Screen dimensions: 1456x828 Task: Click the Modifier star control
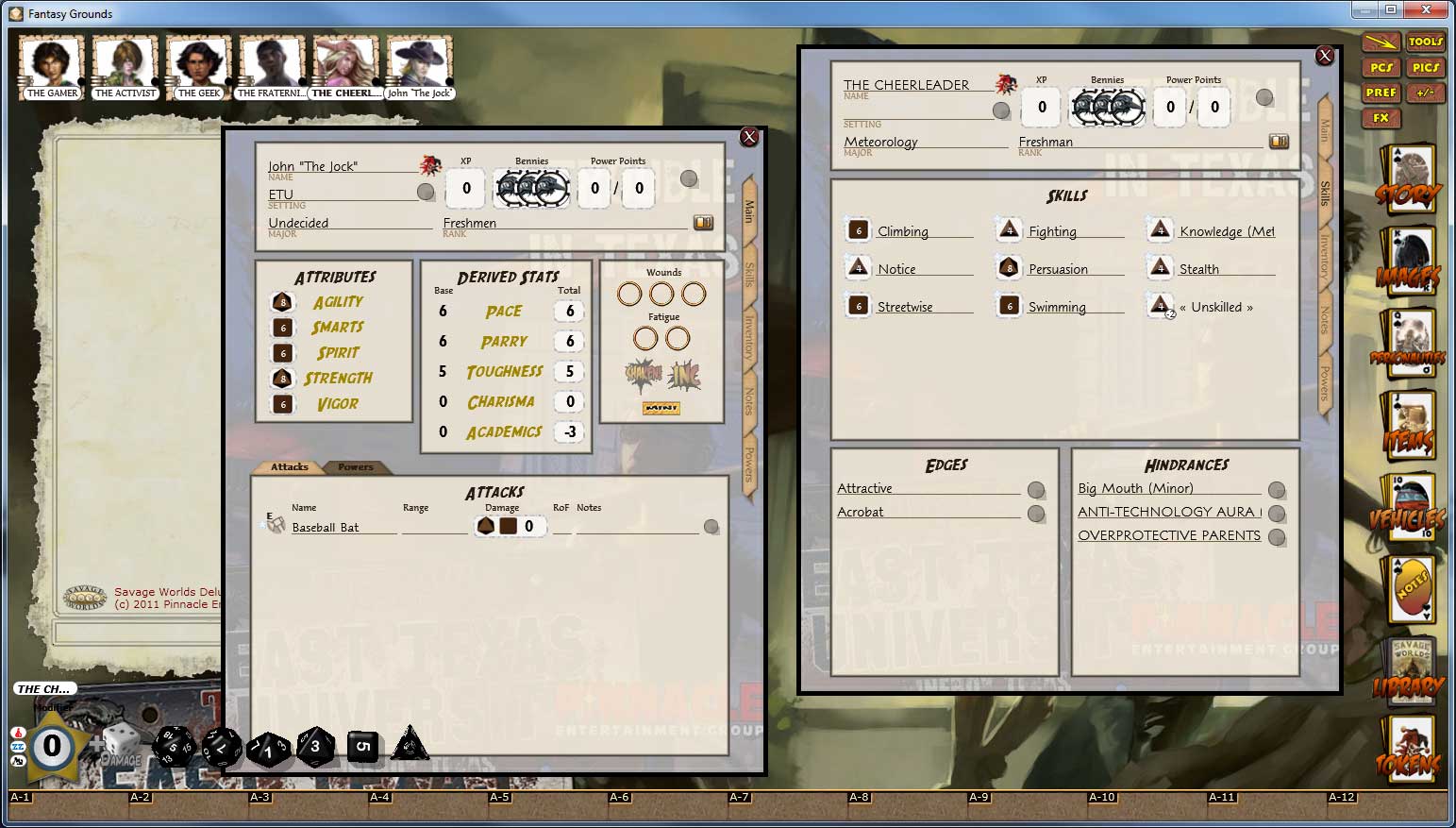click(x=52, y=747)
